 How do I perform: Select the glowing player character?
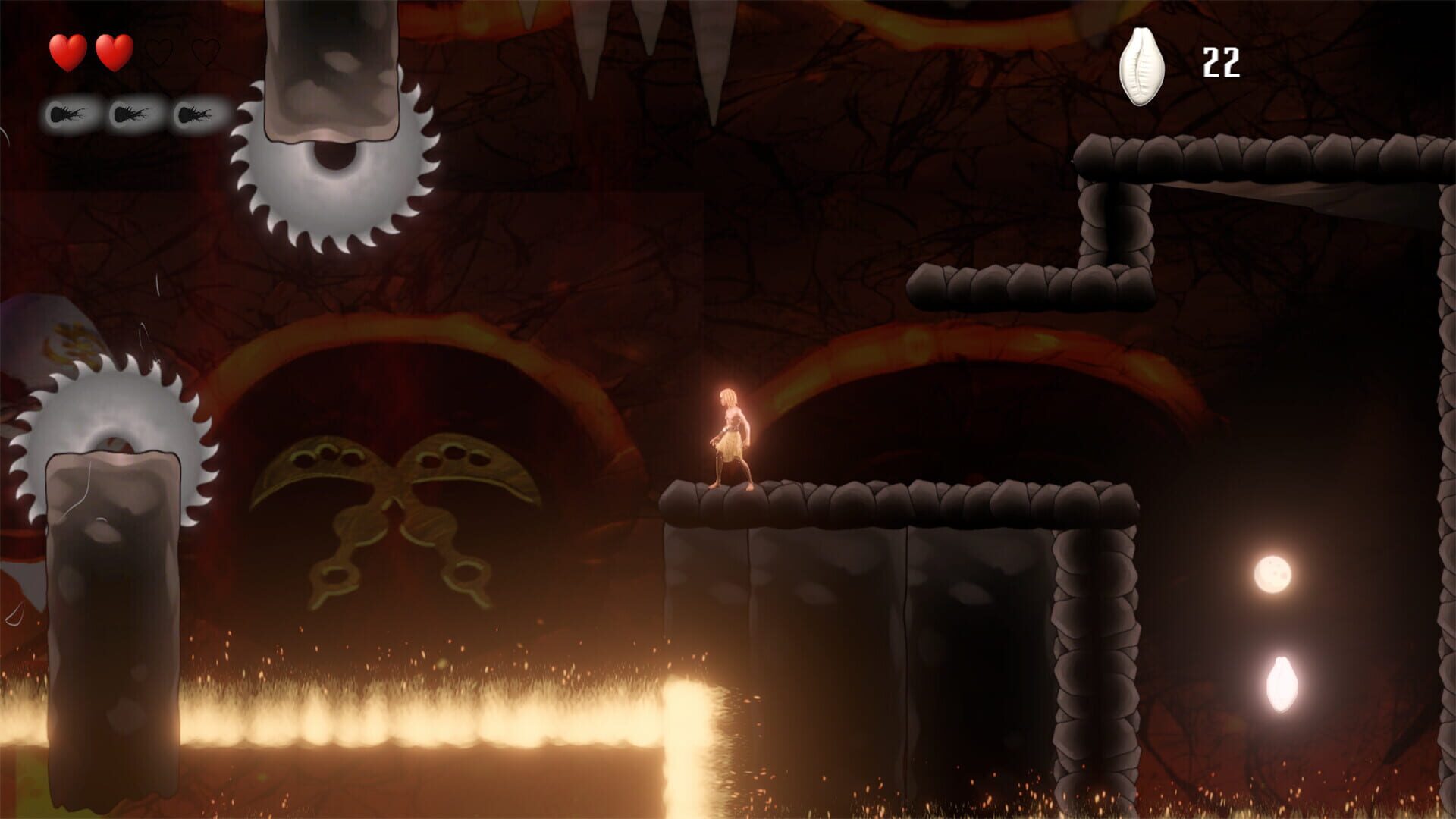[x=732, y=432]
